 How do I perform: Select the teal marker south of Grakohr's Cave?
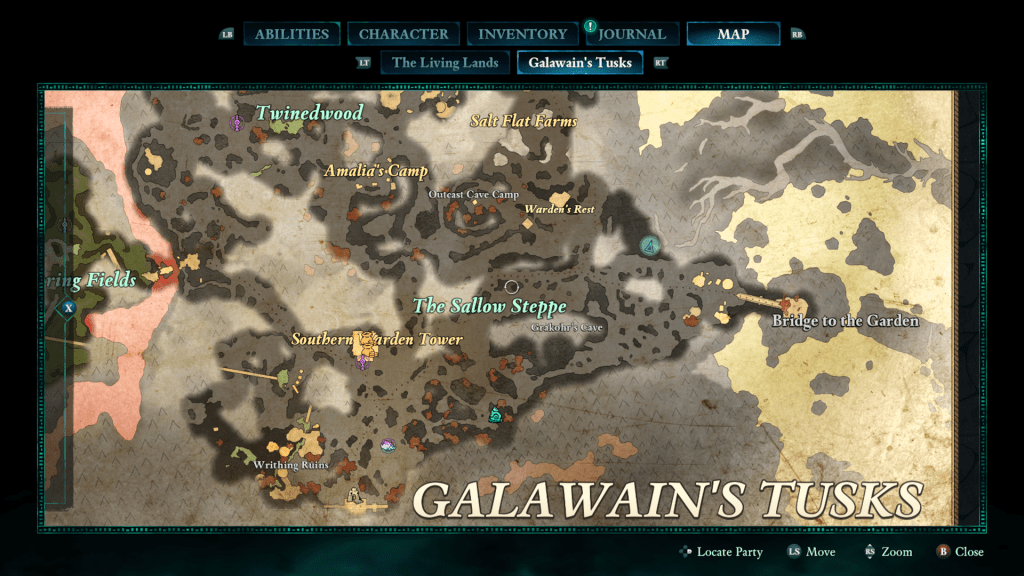coord(494,414)
